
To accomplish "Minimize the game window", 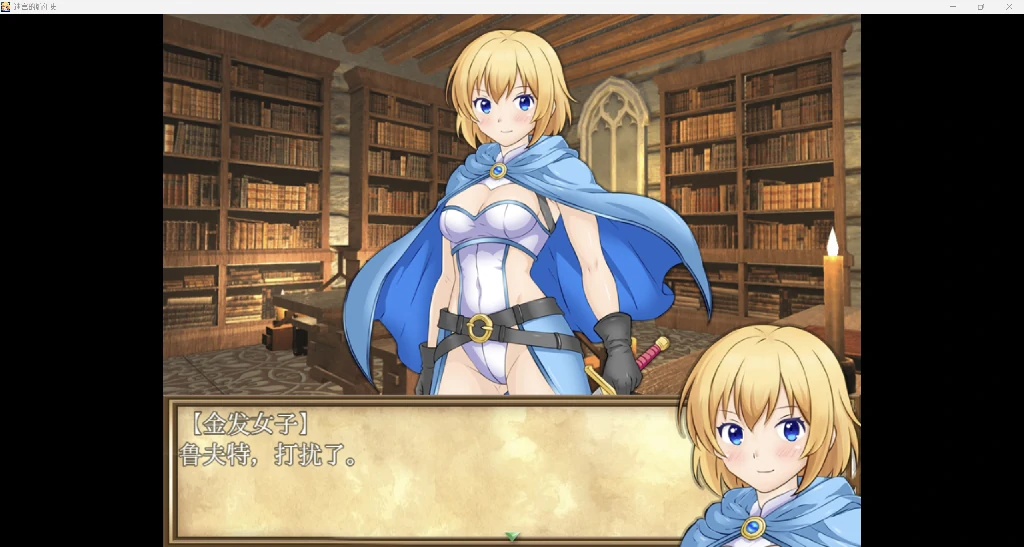I will (953, 7).
